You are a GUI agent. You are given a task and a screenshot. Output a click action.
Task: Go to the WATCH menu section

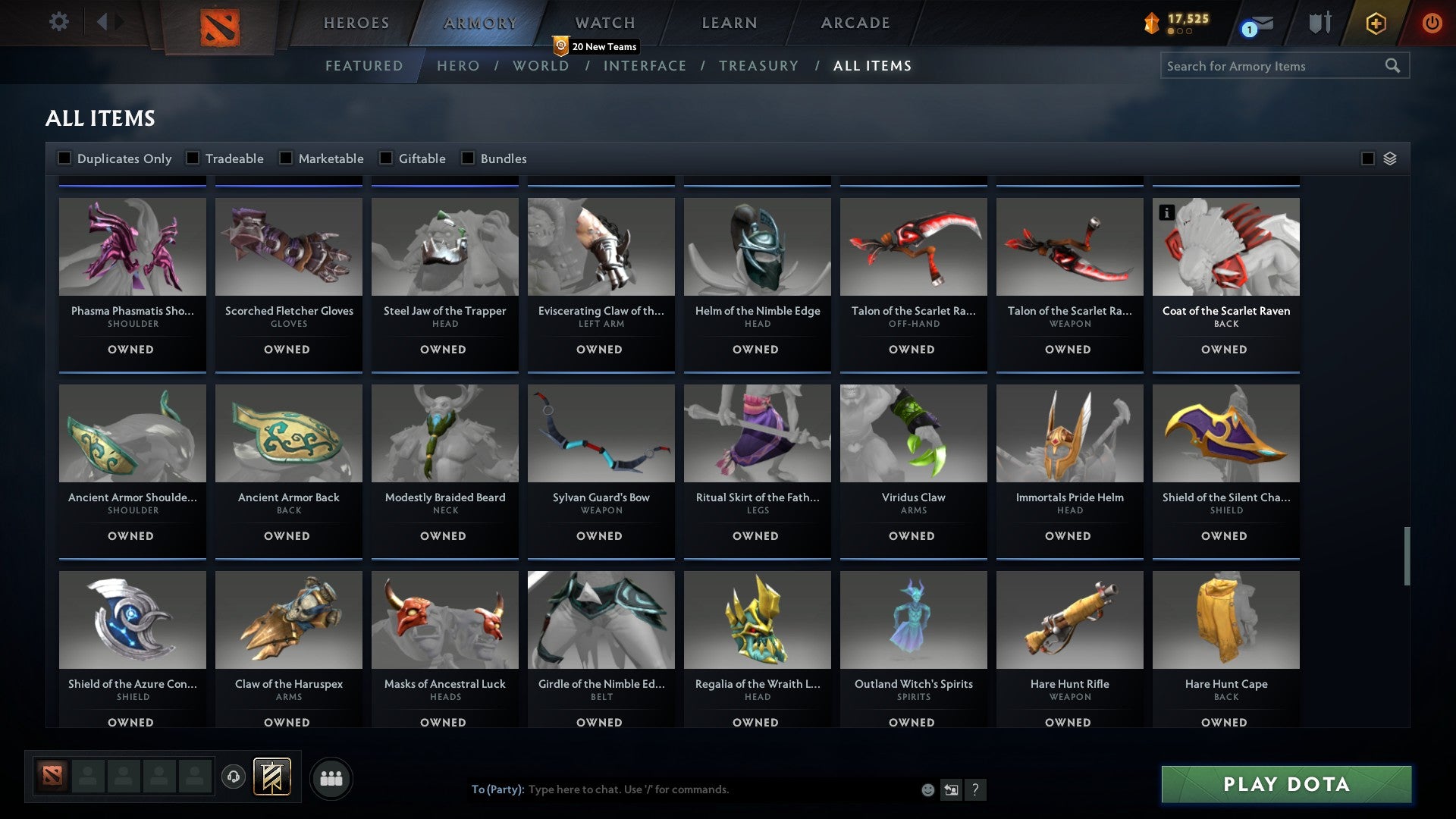[604, 23]
